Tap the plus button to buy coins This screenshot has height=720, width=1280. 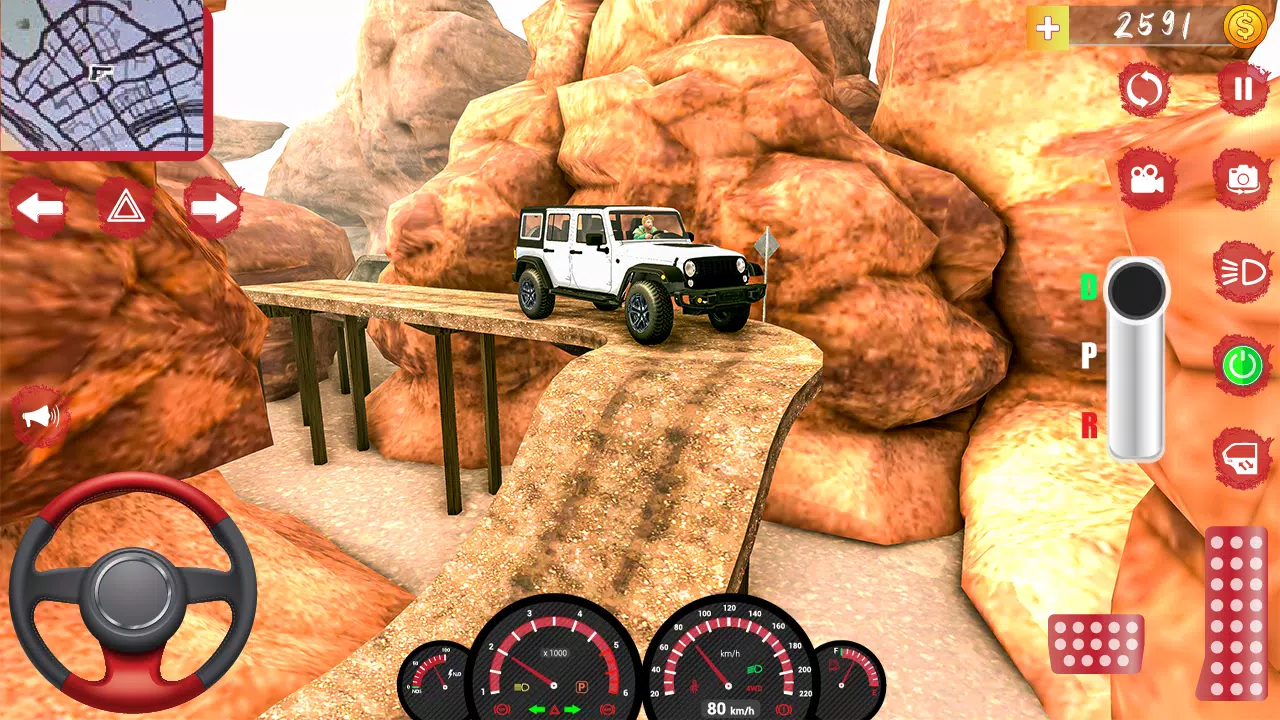[1046, 27]
